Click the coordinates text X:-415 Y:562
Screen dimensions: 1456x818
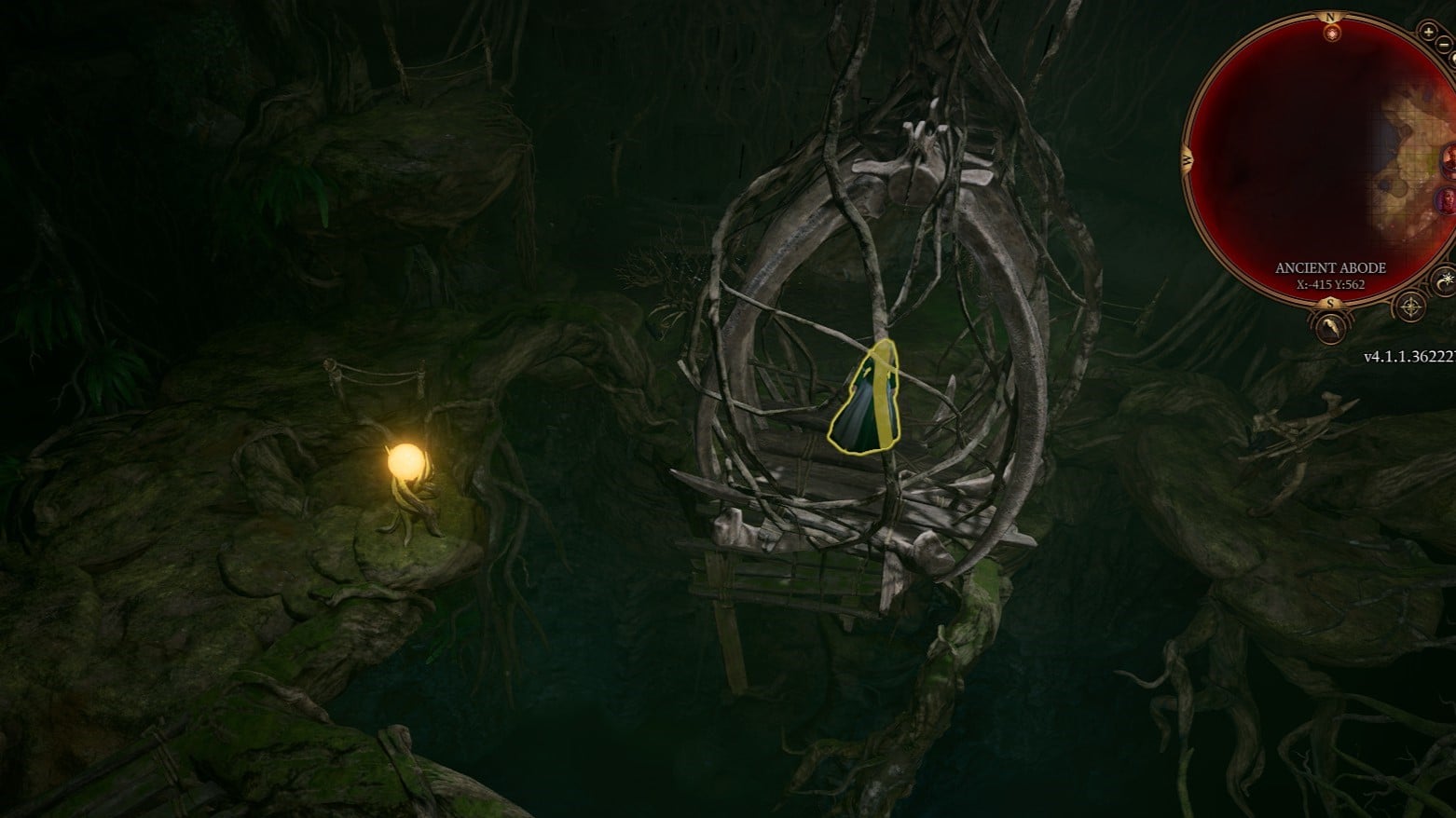click(x=1329, y=284)
